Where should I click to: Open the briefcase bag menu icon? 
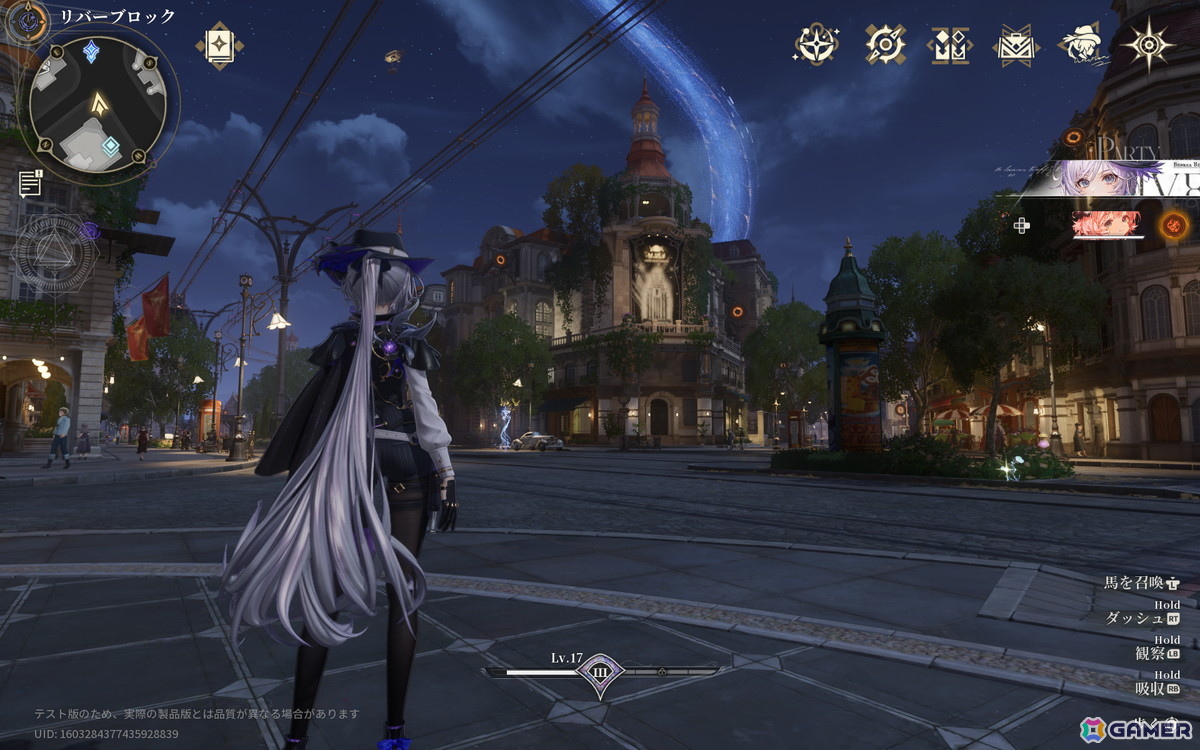1015,44
